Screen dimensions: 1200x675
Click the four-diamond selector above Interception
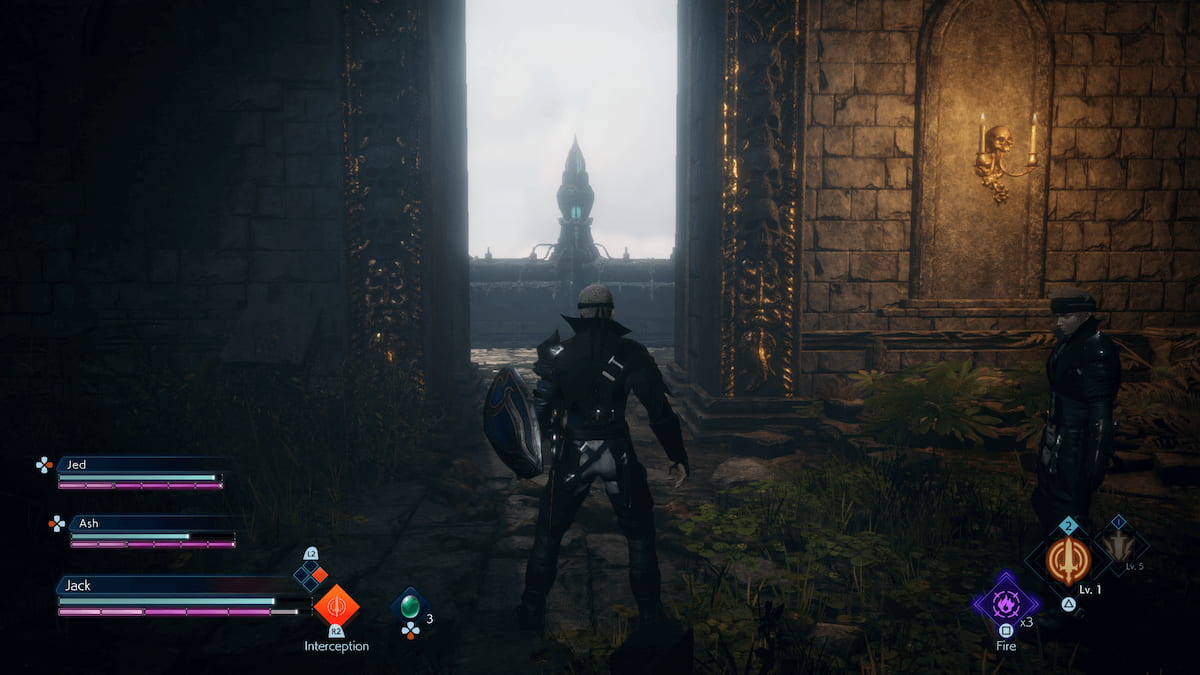coord(310,573)
